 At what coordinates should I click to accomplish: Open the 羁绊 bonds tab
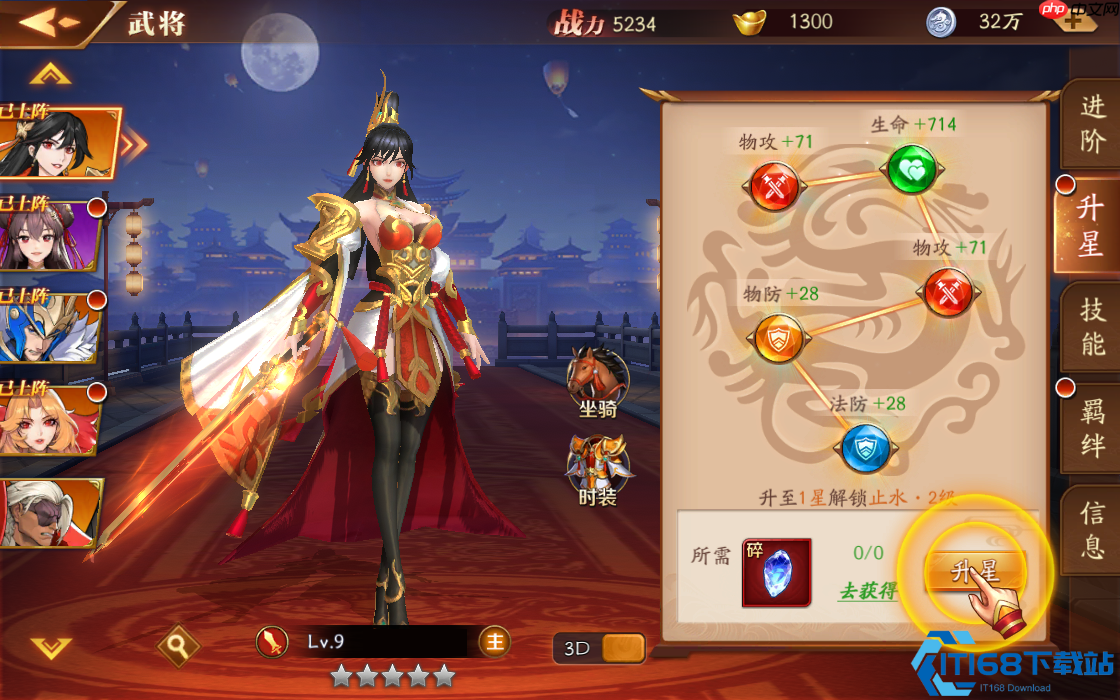pos(1092,428)
